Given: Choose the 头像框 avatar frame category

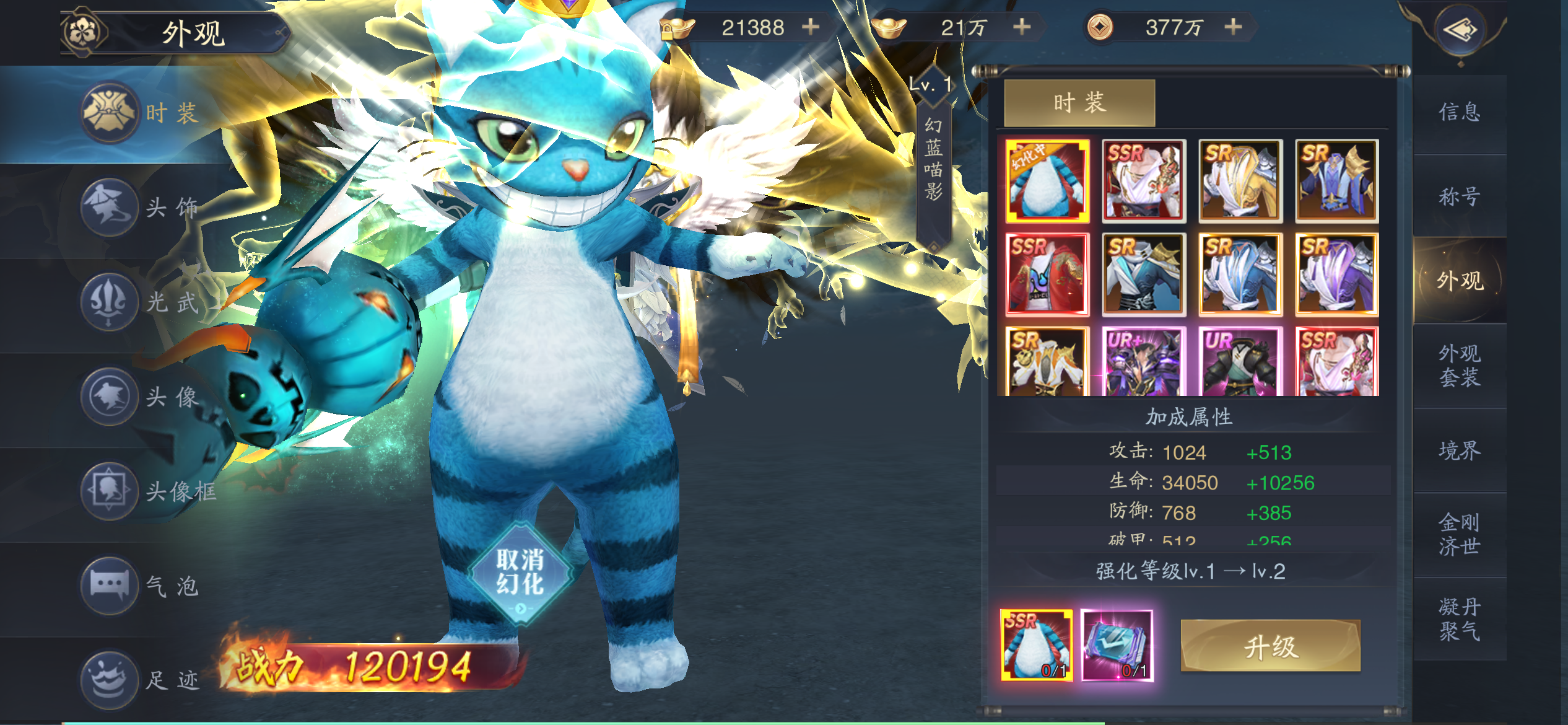Looking at the screenshot, I should click(149, 491).
